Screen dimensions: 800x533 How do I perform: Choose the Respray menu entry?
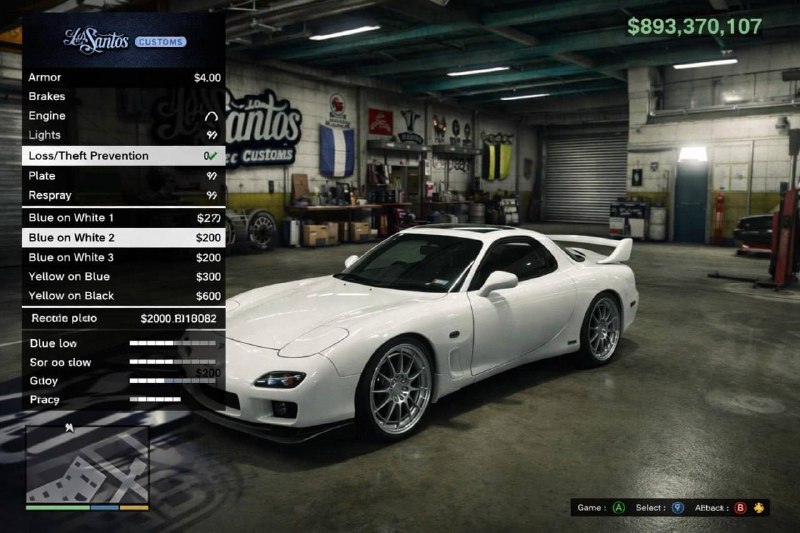point(123,195)
